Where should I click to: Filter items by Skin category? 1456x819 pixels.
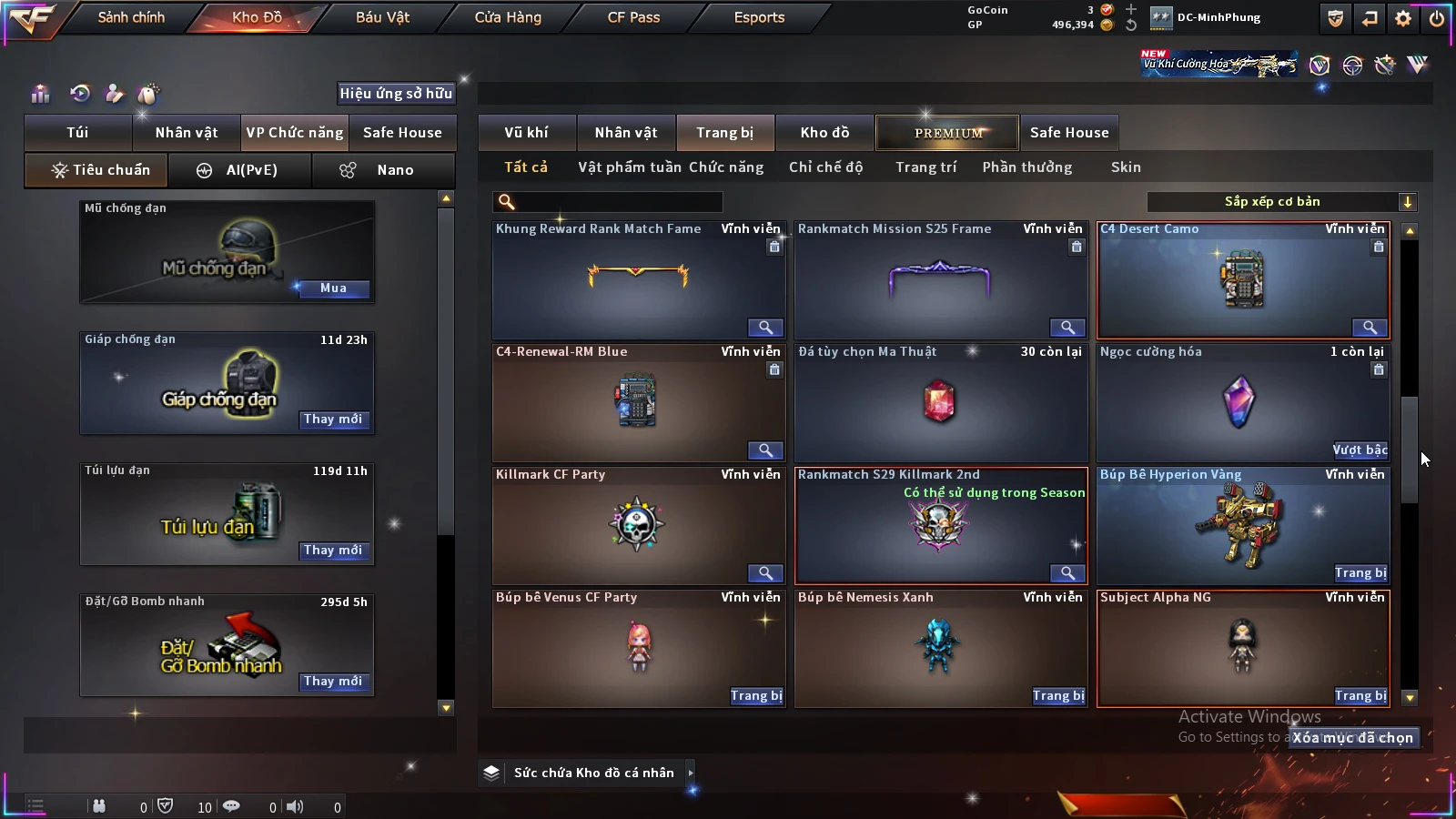pyautogui.click(x=1126, y=167)
